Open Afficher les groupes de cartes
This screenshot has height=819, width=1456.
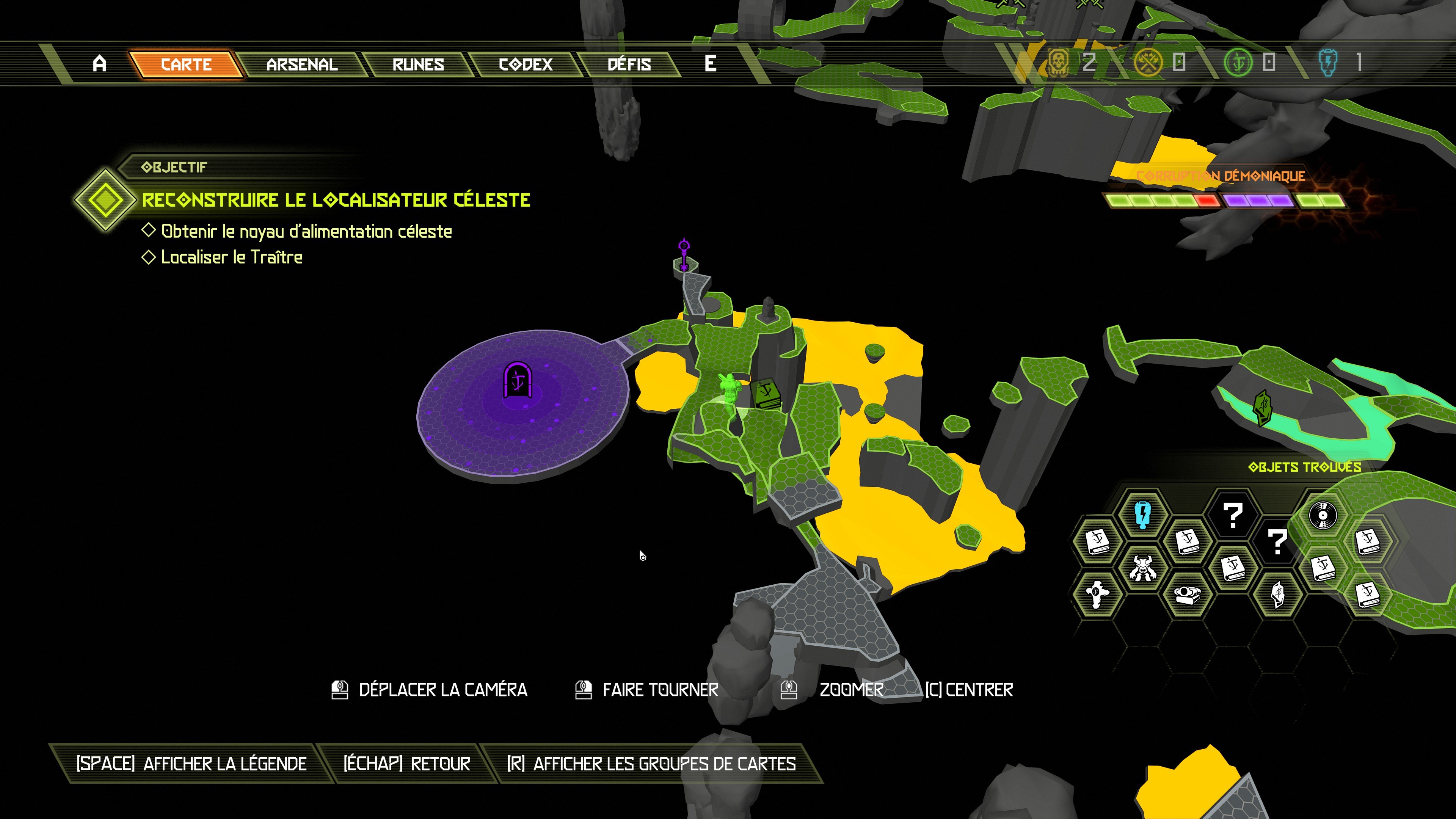(651, 764)
